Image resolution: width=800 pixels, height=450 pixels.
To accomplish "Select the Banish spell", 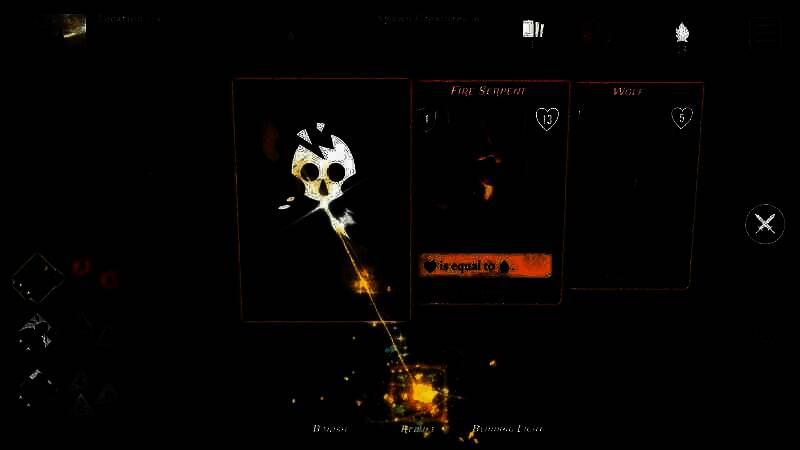I will point(330,428).
